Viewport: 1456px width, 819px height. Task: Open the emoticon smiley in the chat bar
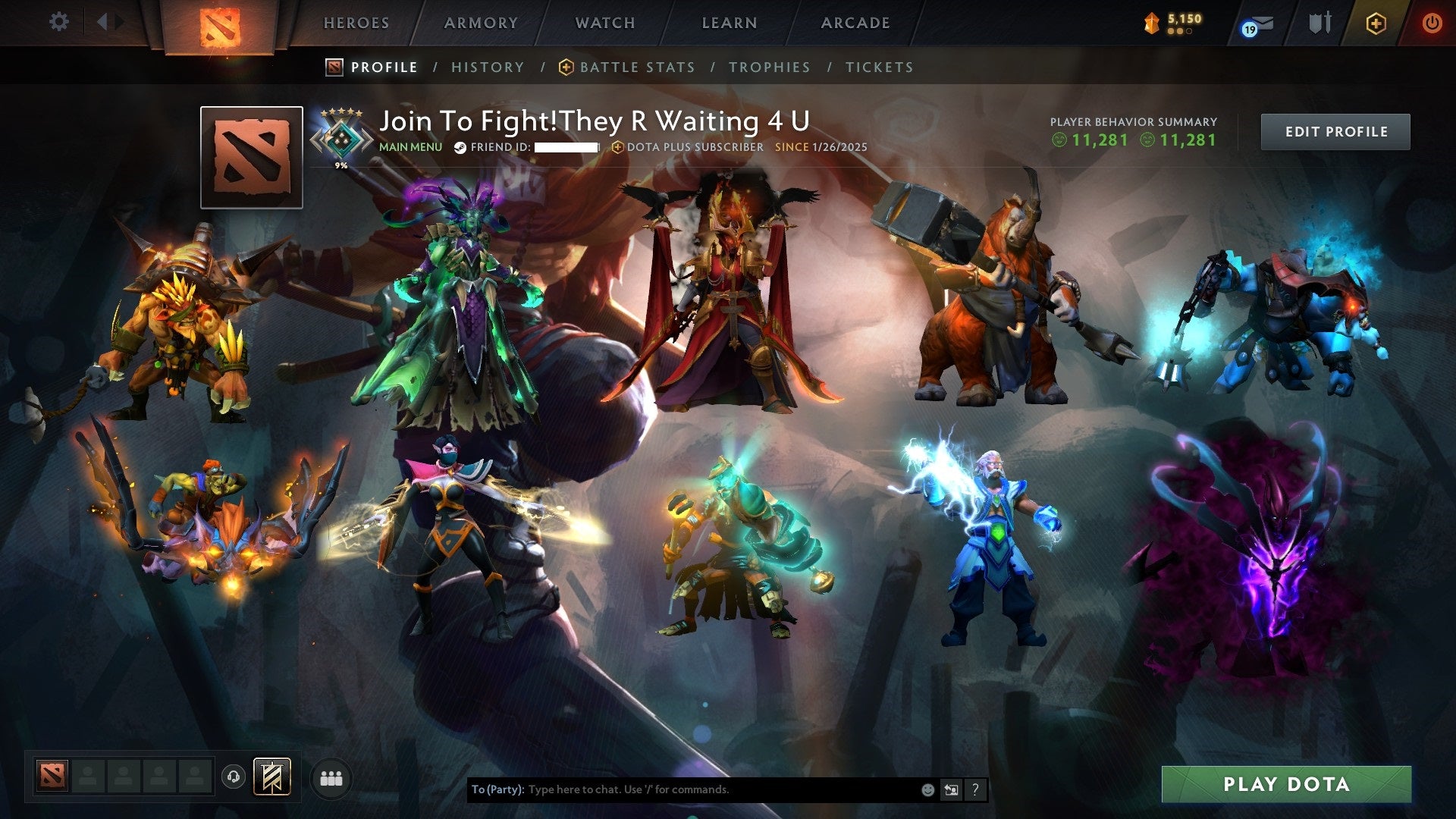tap(927, 789)
